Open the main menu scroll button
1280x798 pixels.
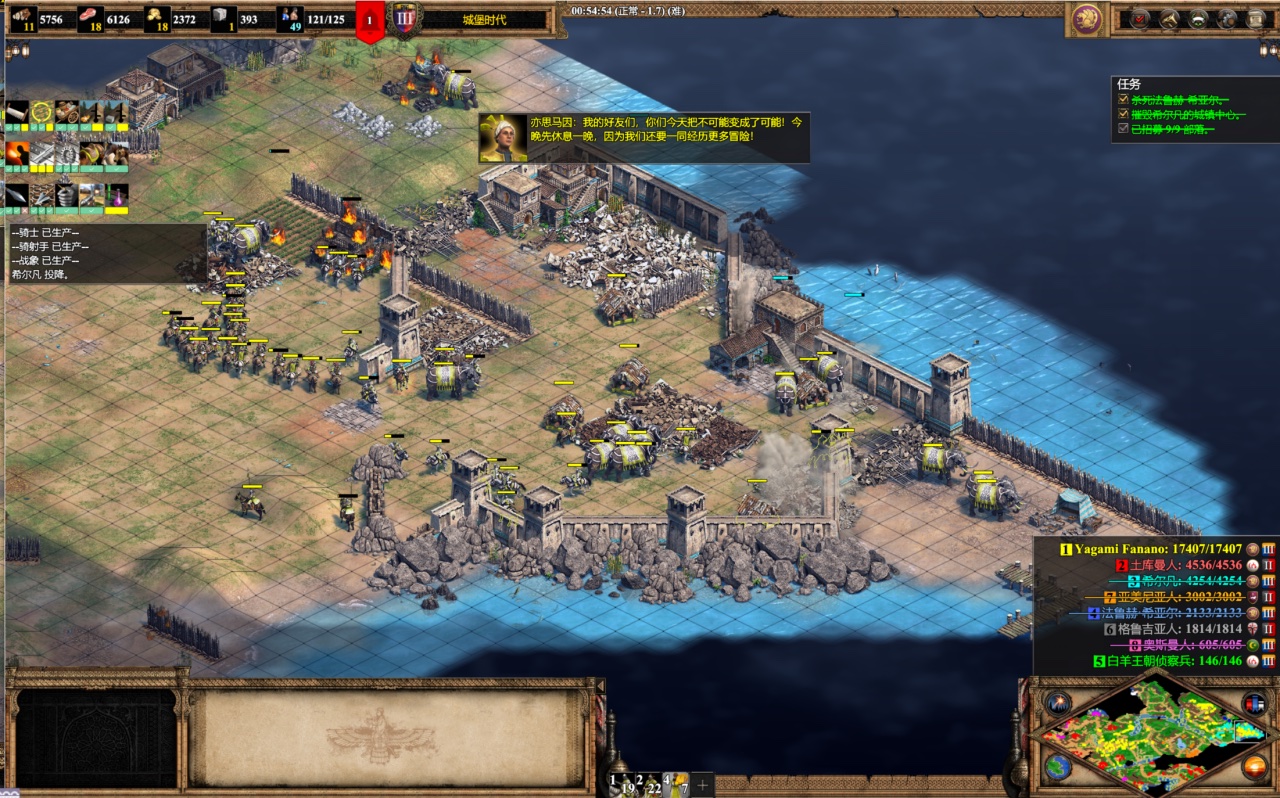1256,18
